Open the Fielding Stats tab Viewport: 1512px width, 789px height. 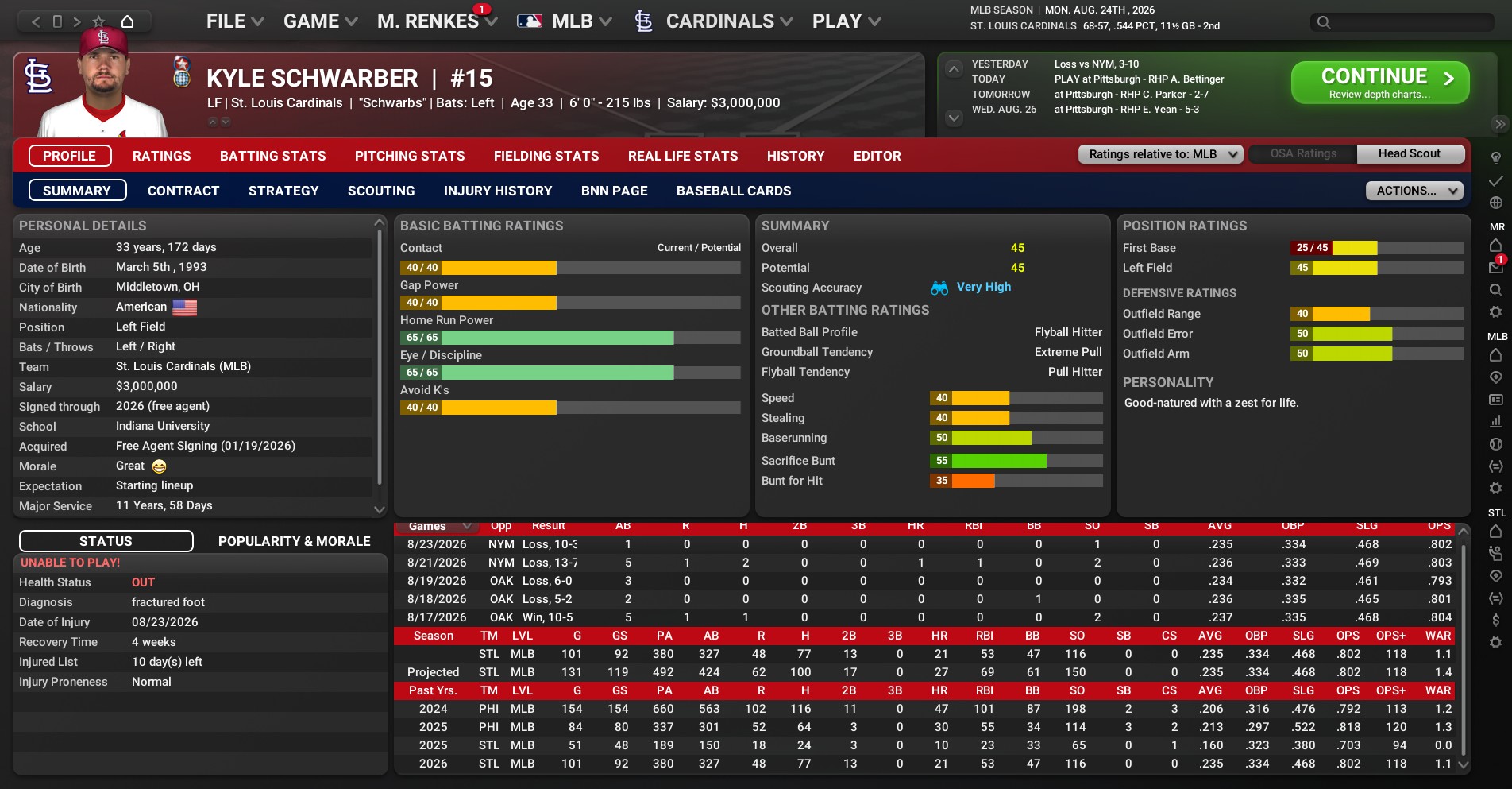546,156
